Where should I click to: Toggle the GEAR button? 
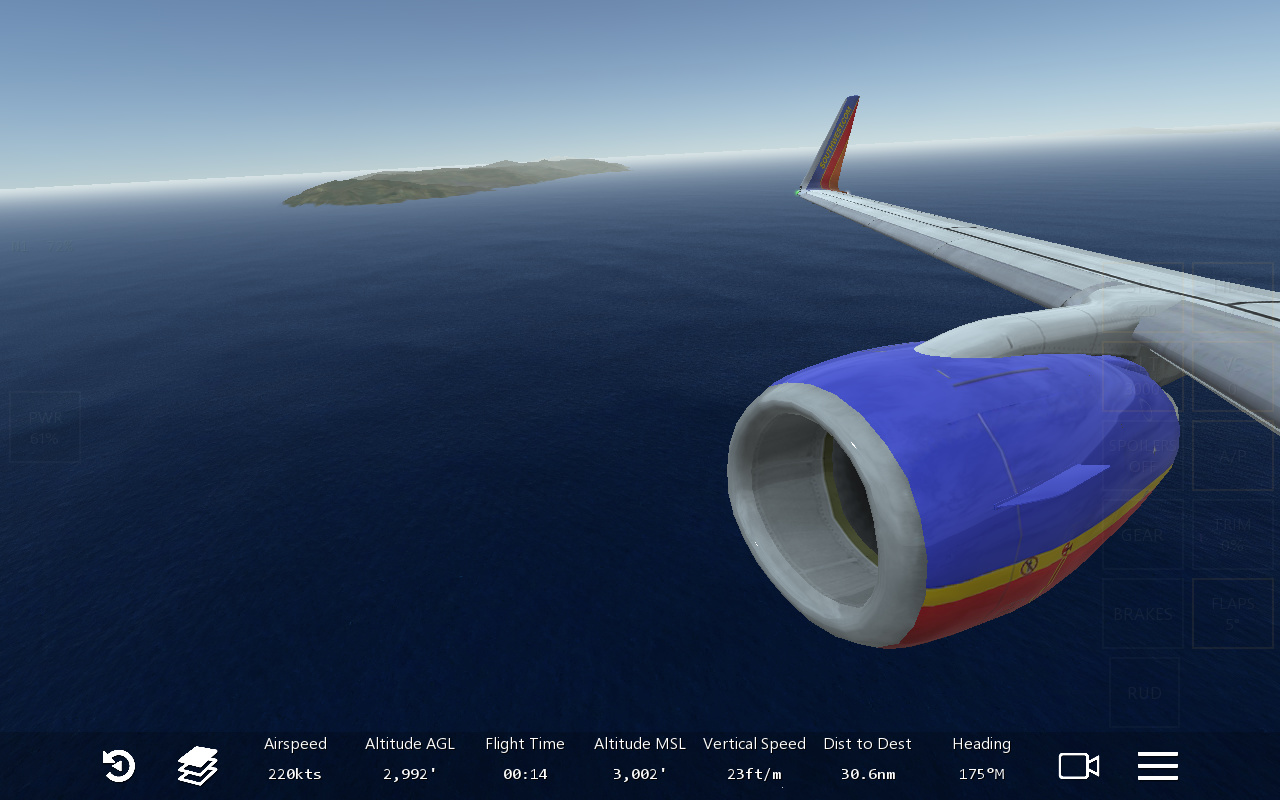coord(1142,535)
